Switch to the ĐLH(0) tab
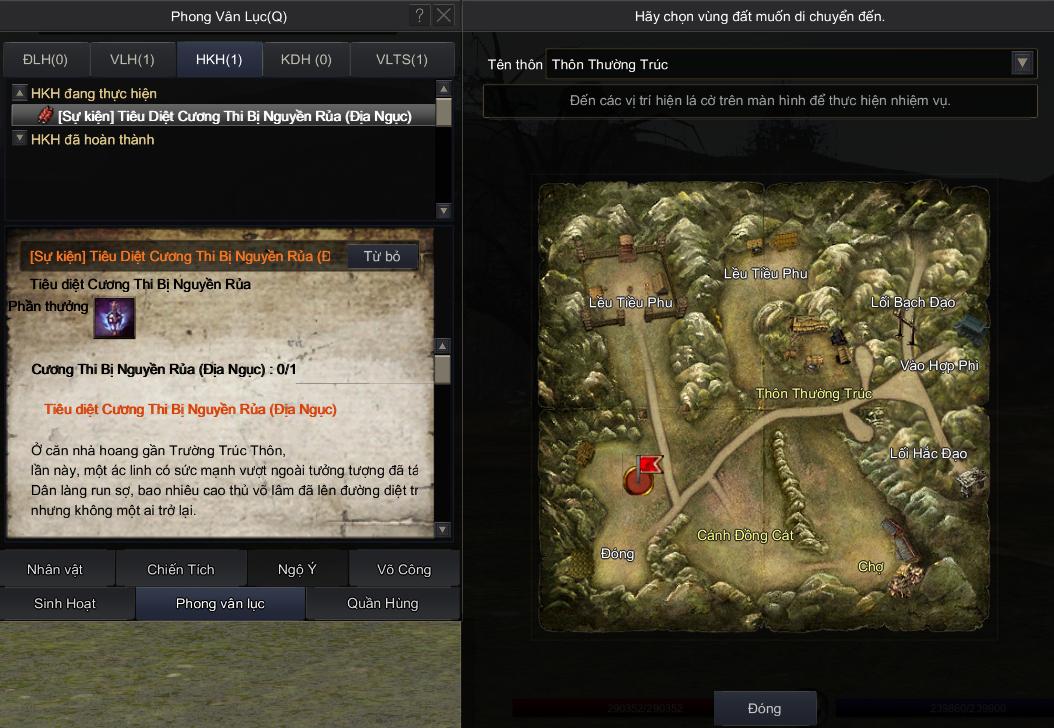The height and width of the screenshot is (728, 1054). tap(46, 60)
